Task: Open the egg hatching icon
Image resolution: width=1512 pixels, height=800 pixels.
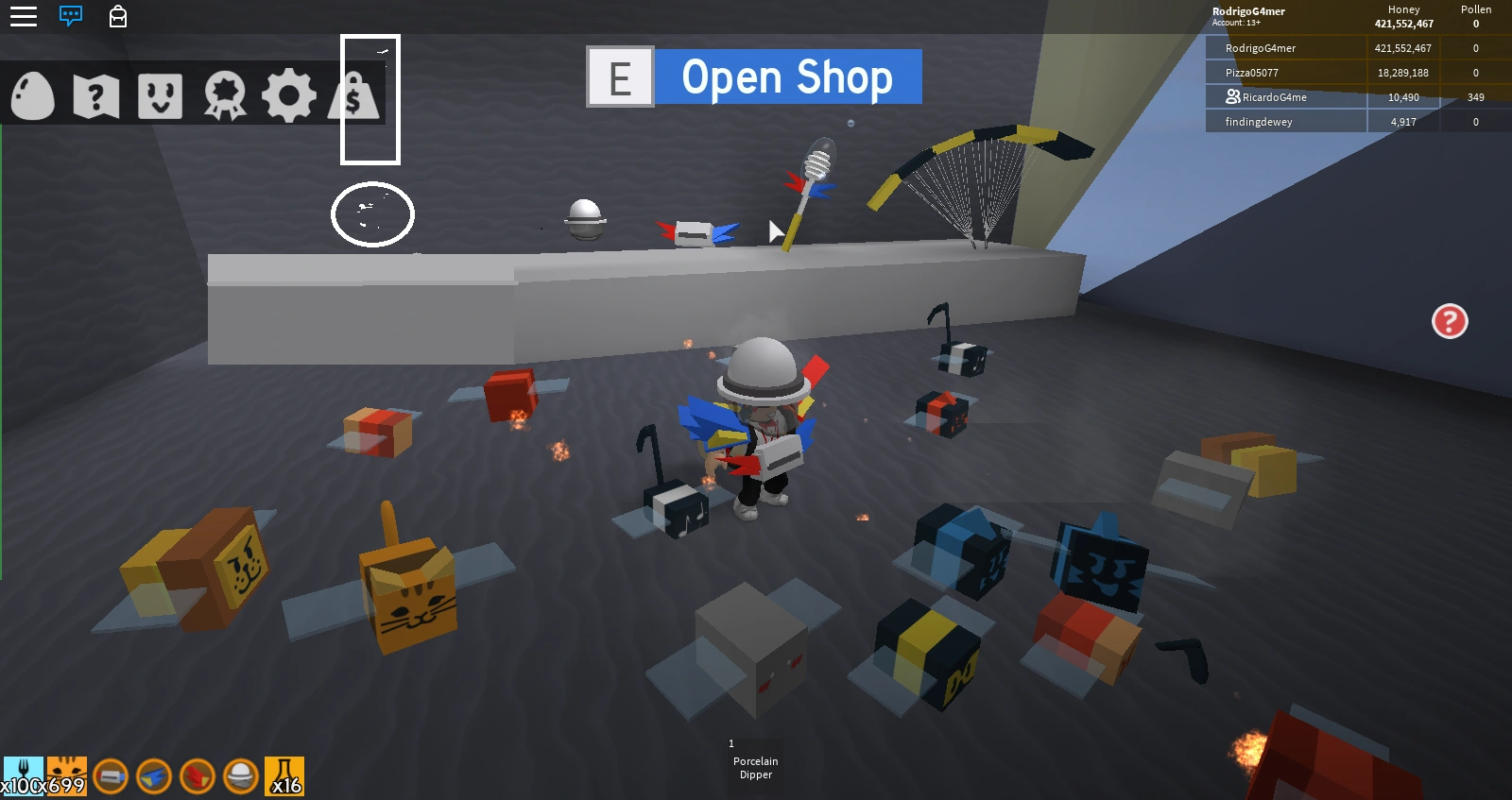Action: tap(33, 94)
